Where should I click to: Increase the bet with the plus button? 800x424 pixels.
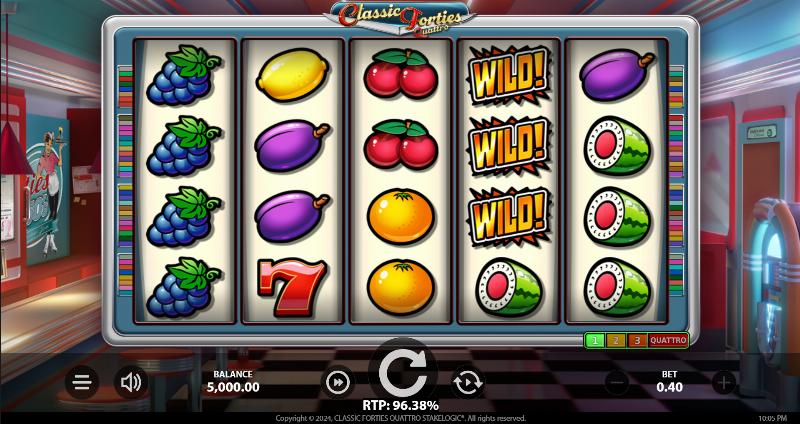[724, 381]
